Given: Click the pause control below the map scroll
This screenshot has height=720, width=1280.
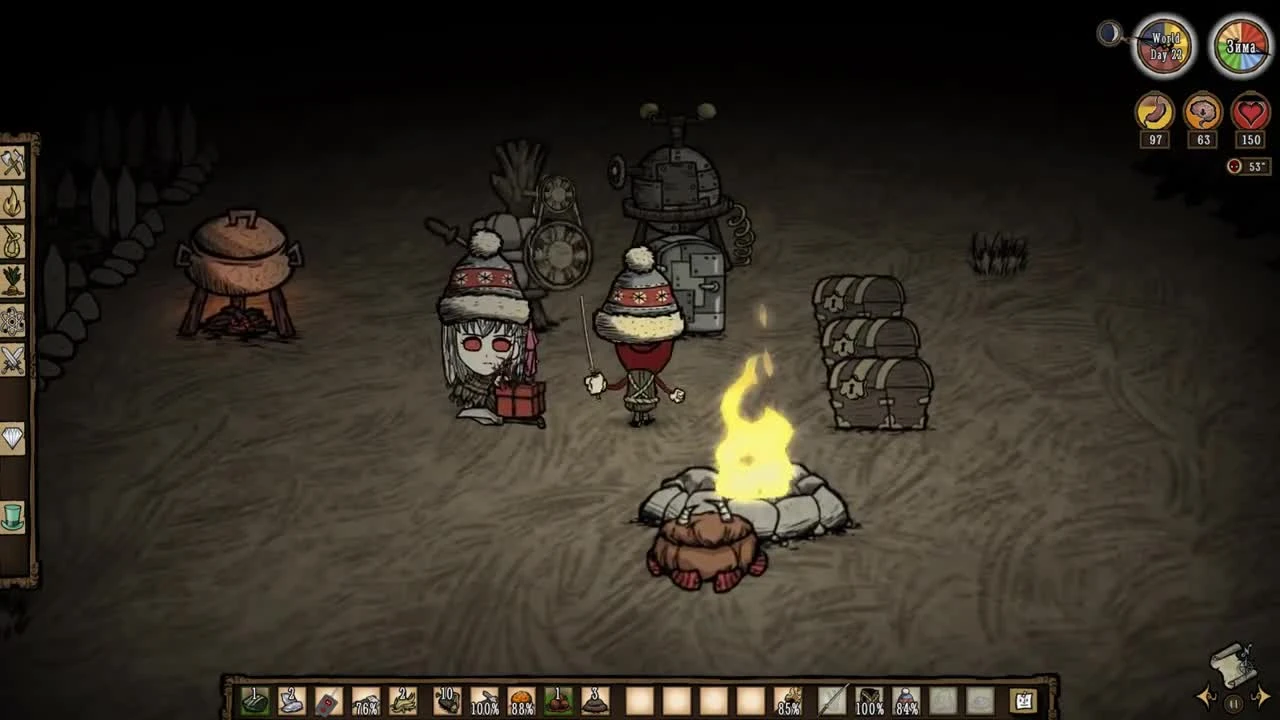Looking at the screenshot, I should click(1233, 703).
